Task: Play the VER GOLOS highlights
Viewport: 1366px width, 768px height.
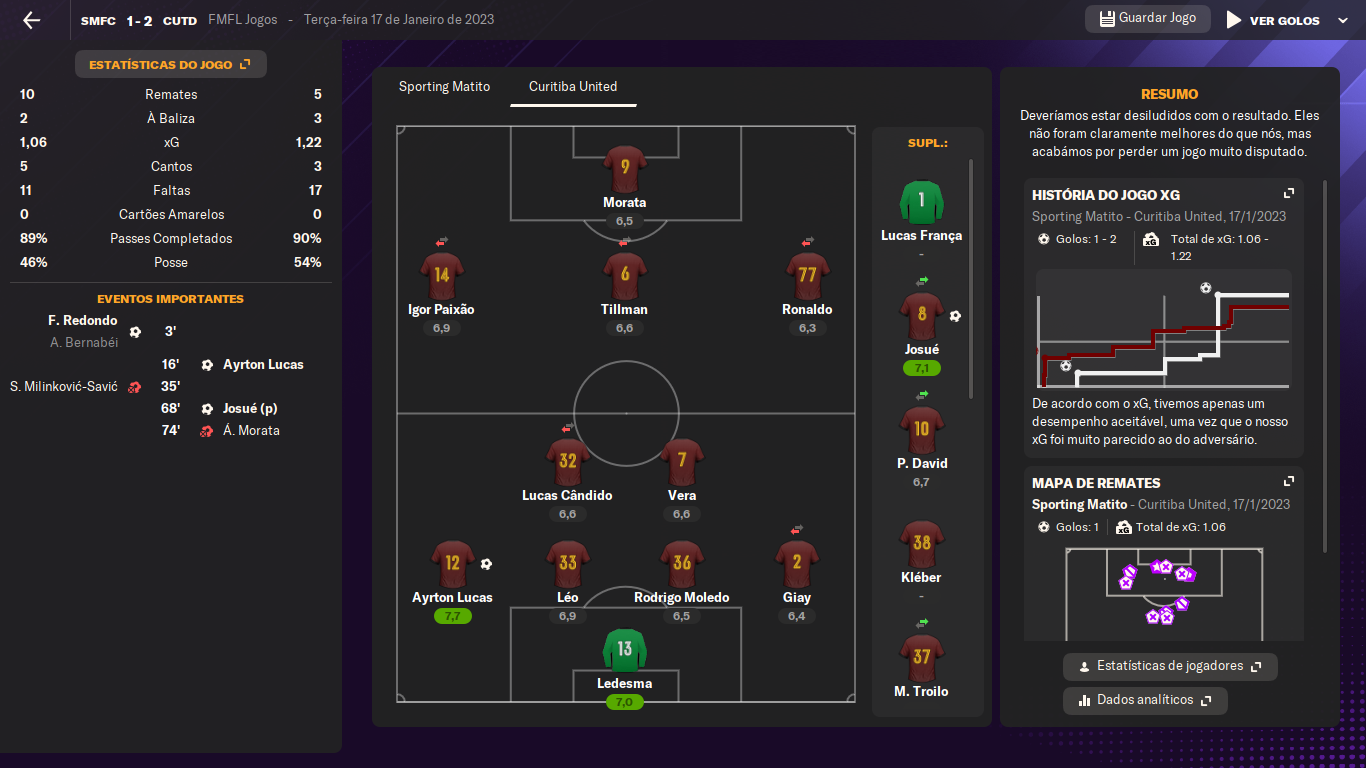Action: (x=1274, y=20)
